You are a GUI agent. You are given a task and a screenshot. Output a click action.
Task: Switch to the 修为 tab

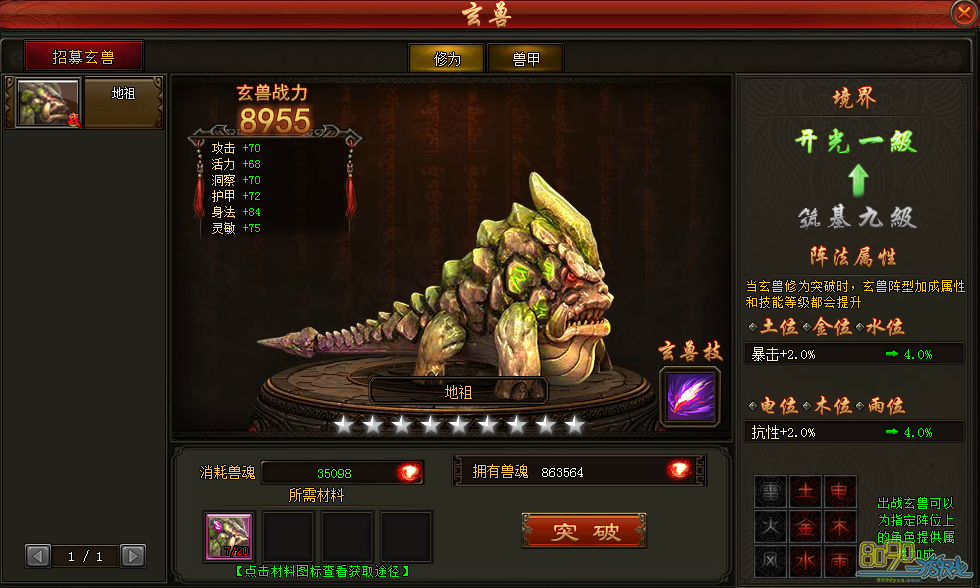click(447, 59)
